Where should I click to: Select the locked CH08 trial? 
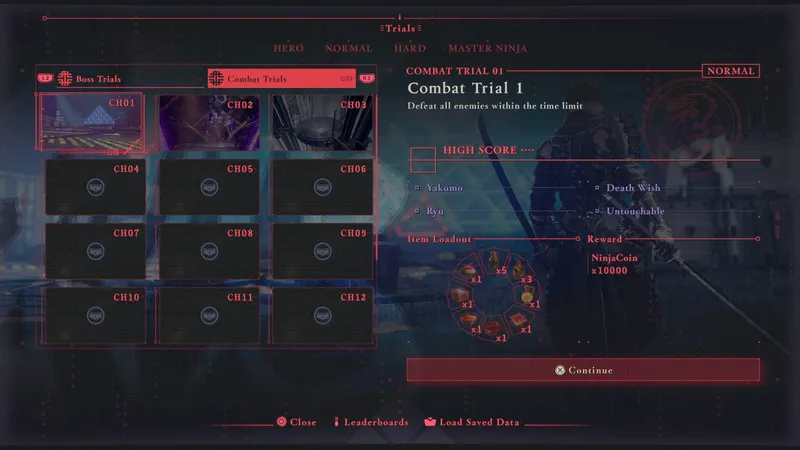(208, 250)
